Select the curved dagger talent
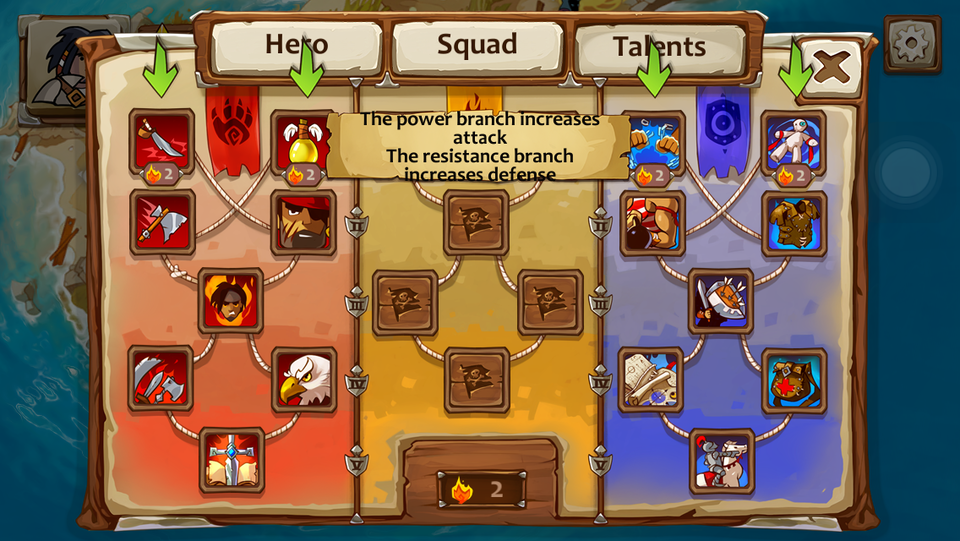This screenshot has width=960, height=541. 161,140
